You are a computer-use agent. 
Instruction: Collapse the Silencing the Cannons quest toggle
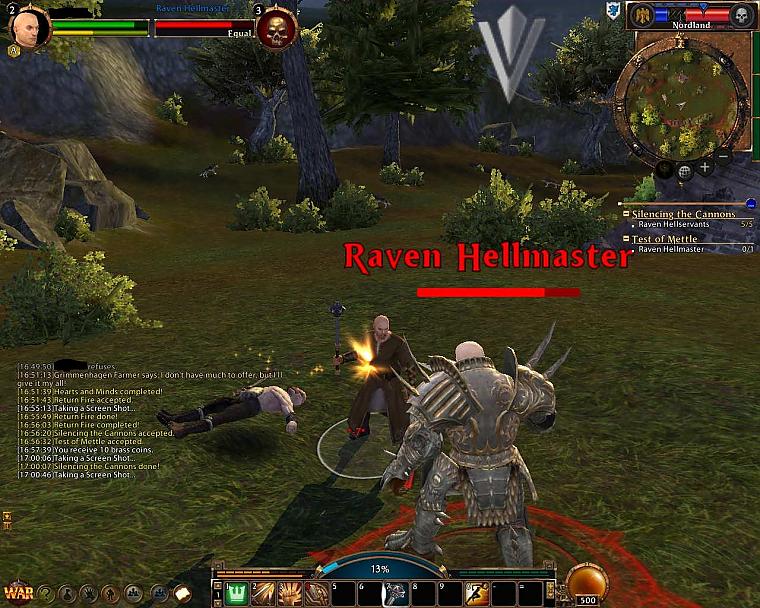pos(626,214)
